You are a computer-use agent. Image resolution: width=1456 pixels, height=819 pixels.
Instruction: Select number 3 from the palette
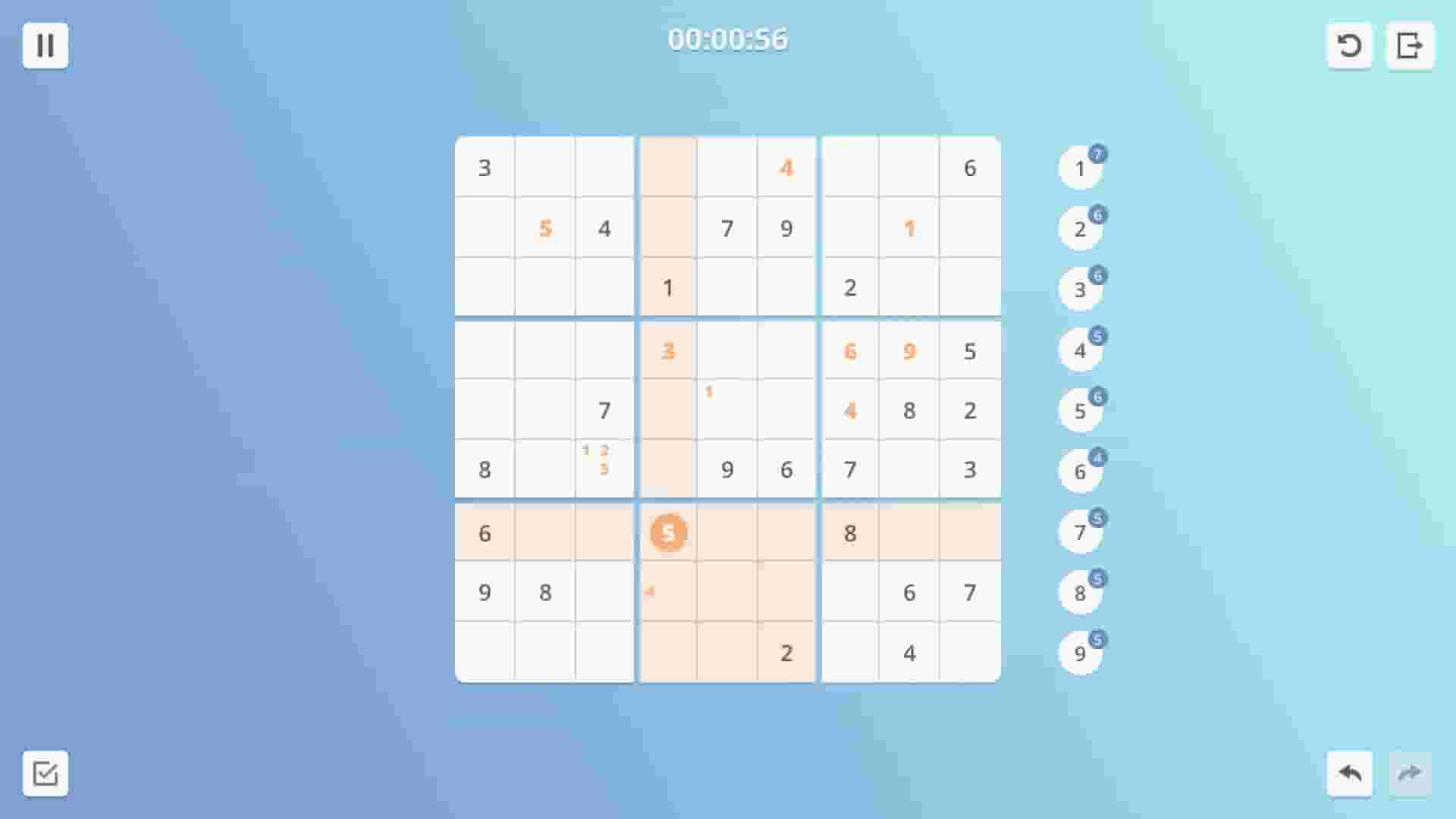tap(1080, 289)
